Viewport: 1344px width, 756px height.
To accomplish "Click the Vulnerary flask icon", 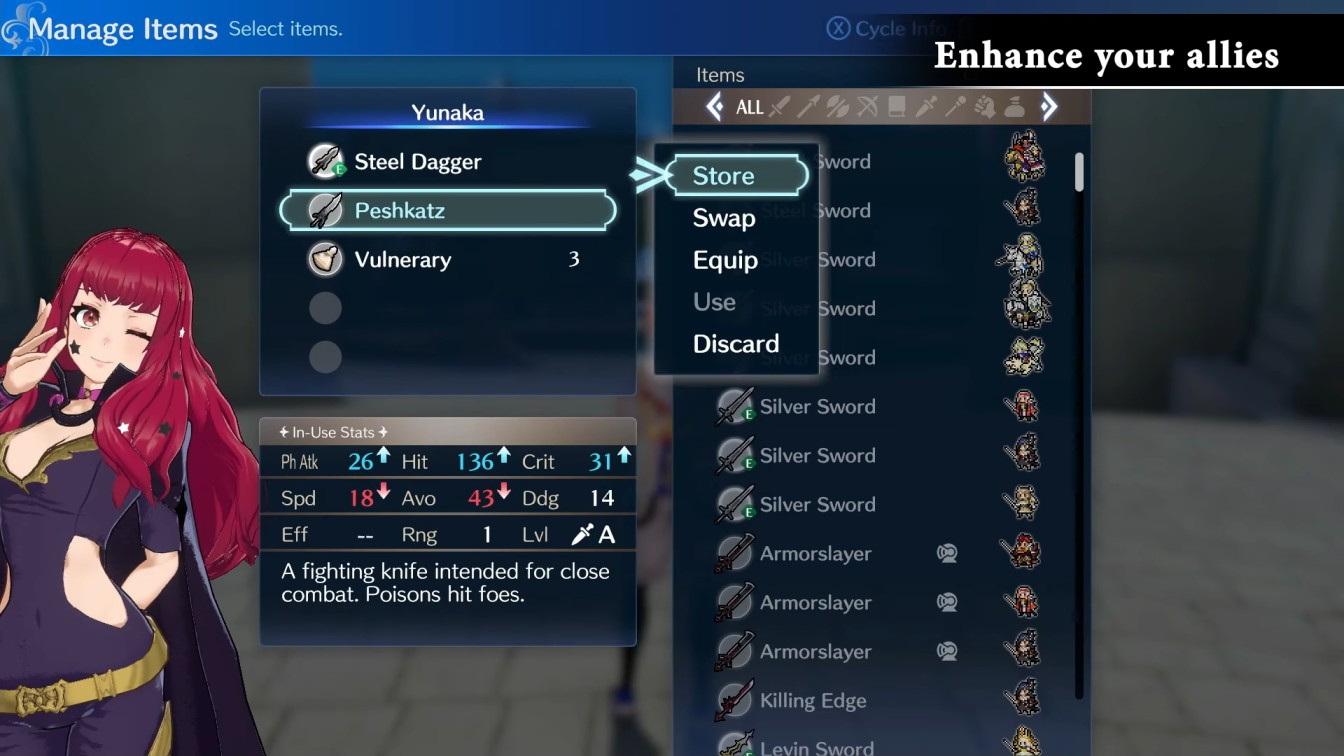I will (326, 259).
